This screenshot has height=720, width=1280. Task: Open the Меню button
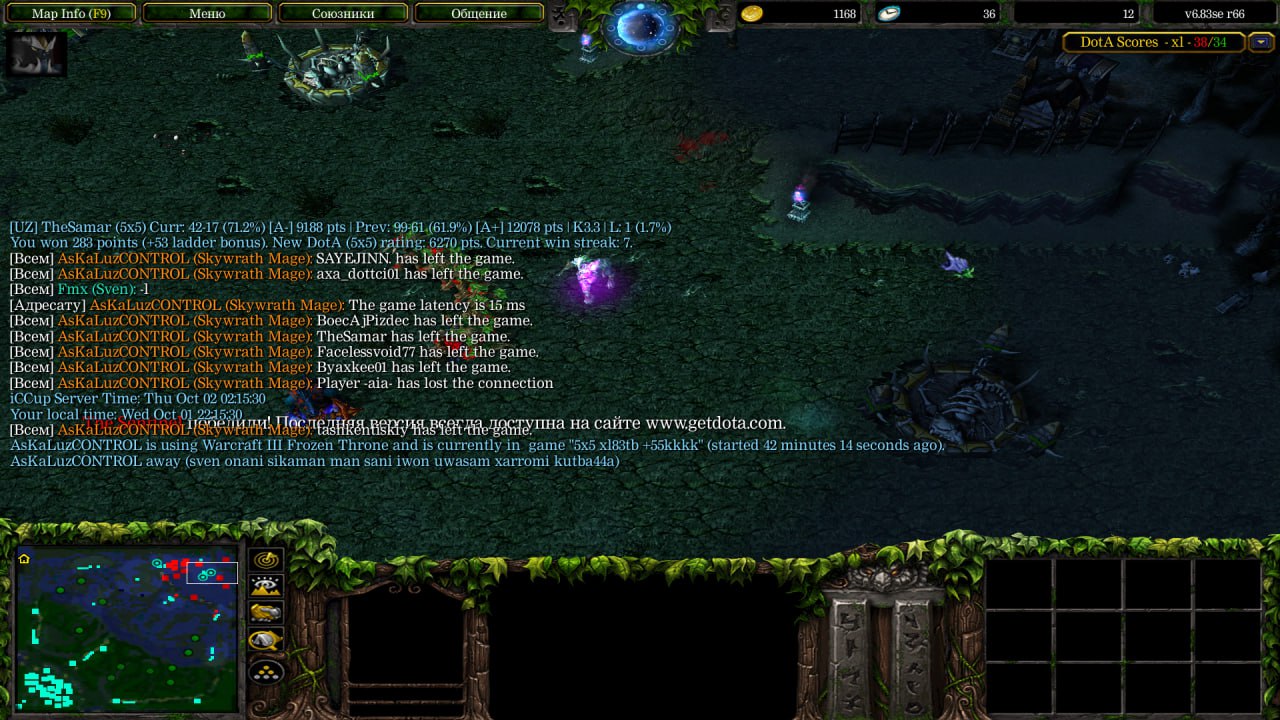(x=207, y=14)
